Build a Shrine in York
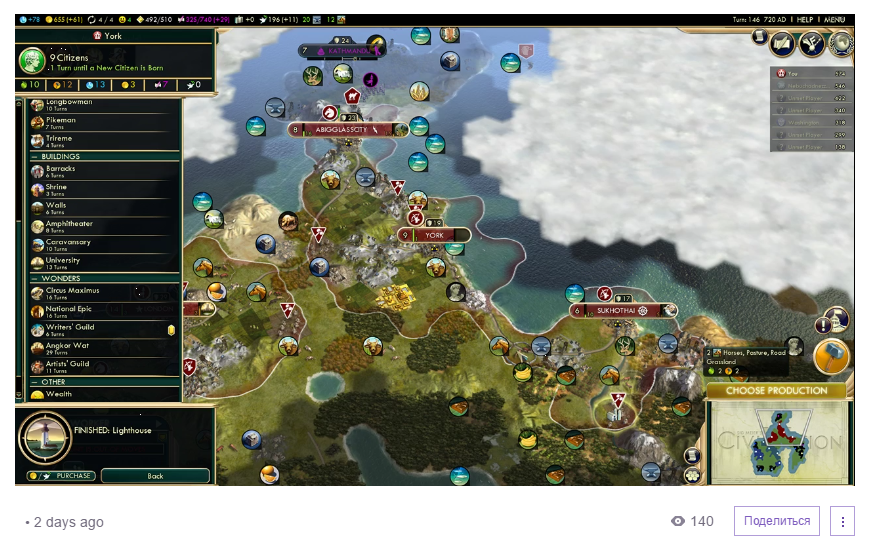Screen dimensions: 873x551 coord(58,189)
